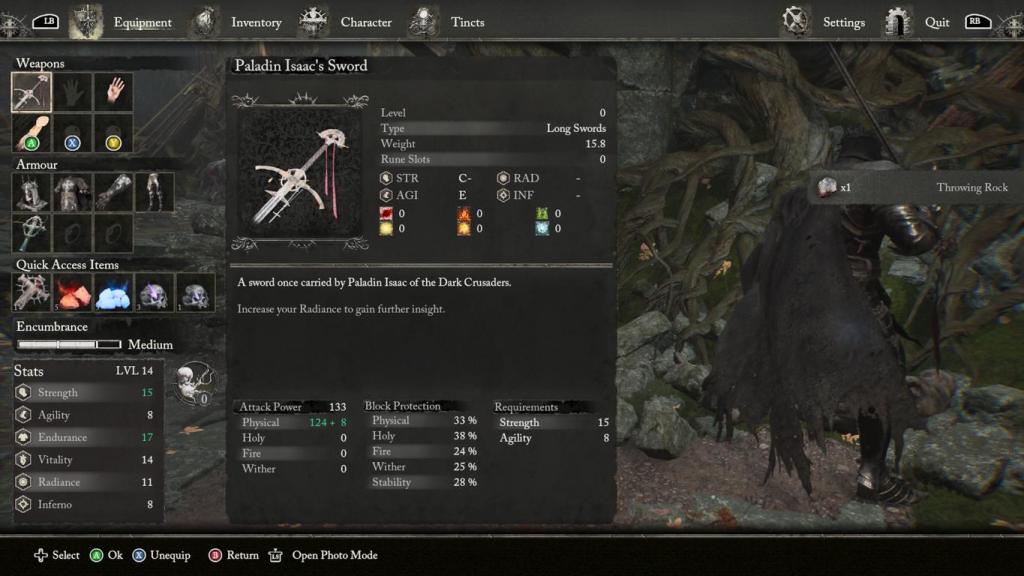This screenshot has width=1024, height=576.
Task: Choose the purple-glowing skull quick item
Action: [x=154, y=292]
